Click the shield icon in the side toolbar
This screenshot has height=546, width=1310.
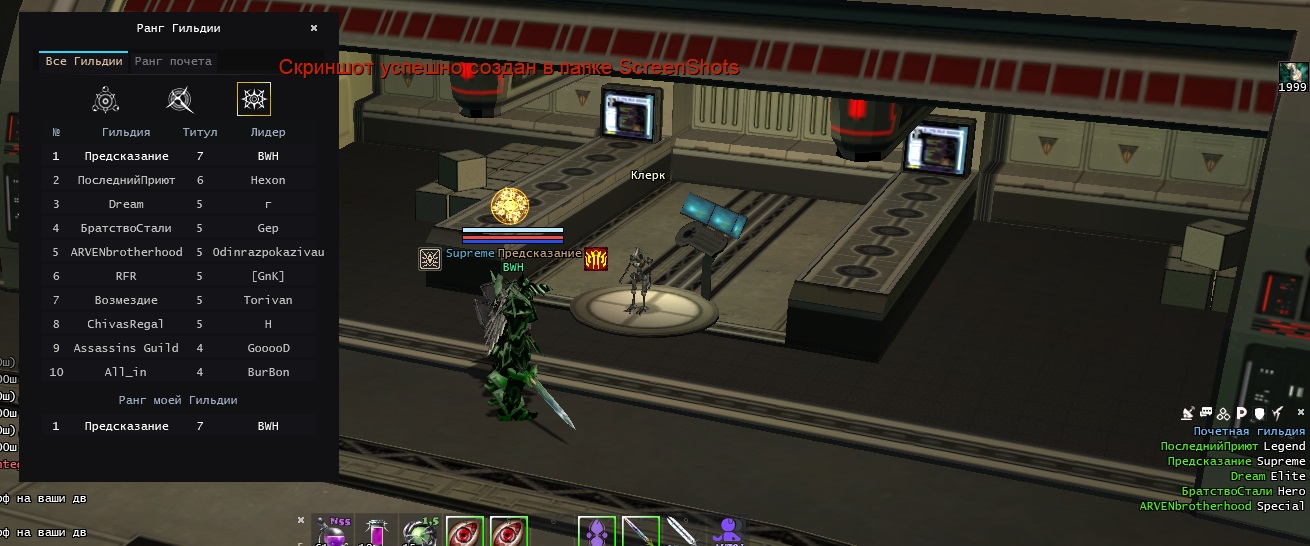tap(1260, 413)
